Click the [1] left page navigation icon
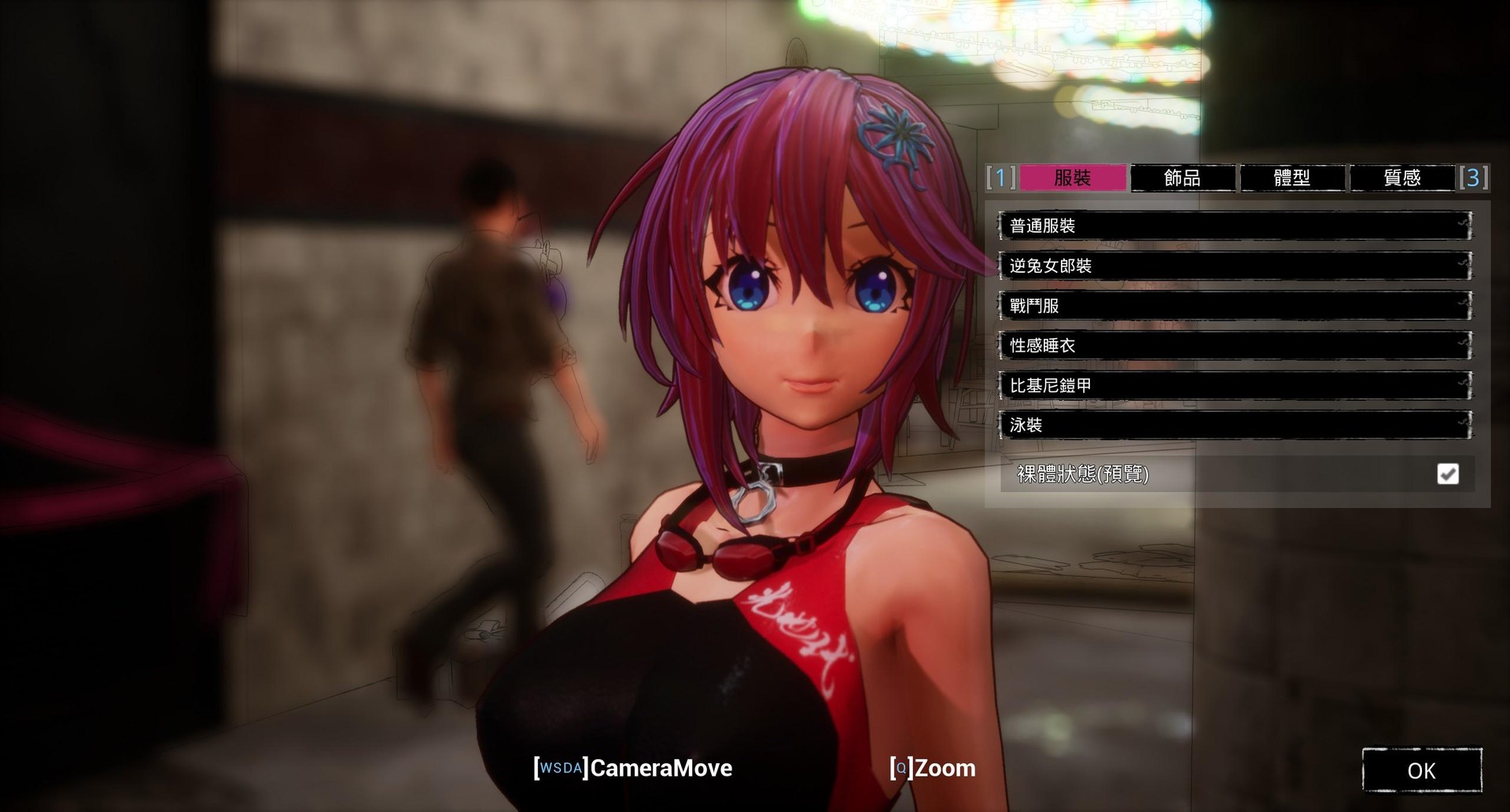The image size is (1510, 812). (999, 178)
